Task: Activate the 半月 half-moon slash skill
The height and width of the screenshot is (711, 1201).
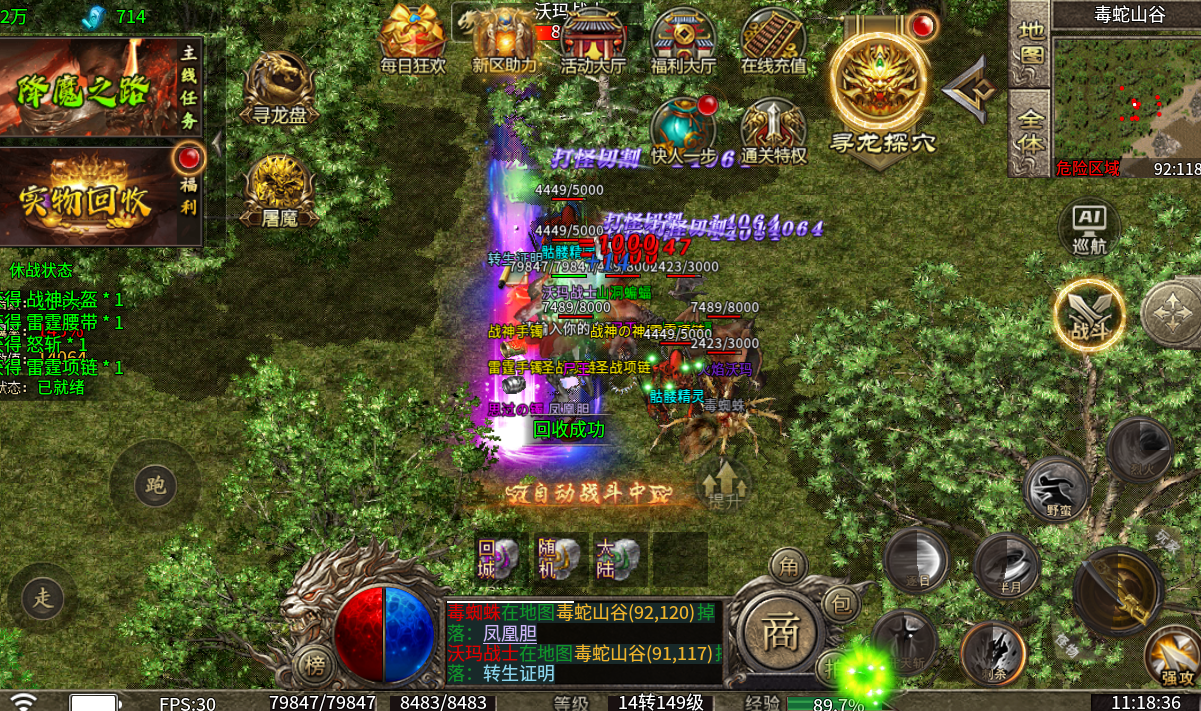Action: tap(1006, 566)
